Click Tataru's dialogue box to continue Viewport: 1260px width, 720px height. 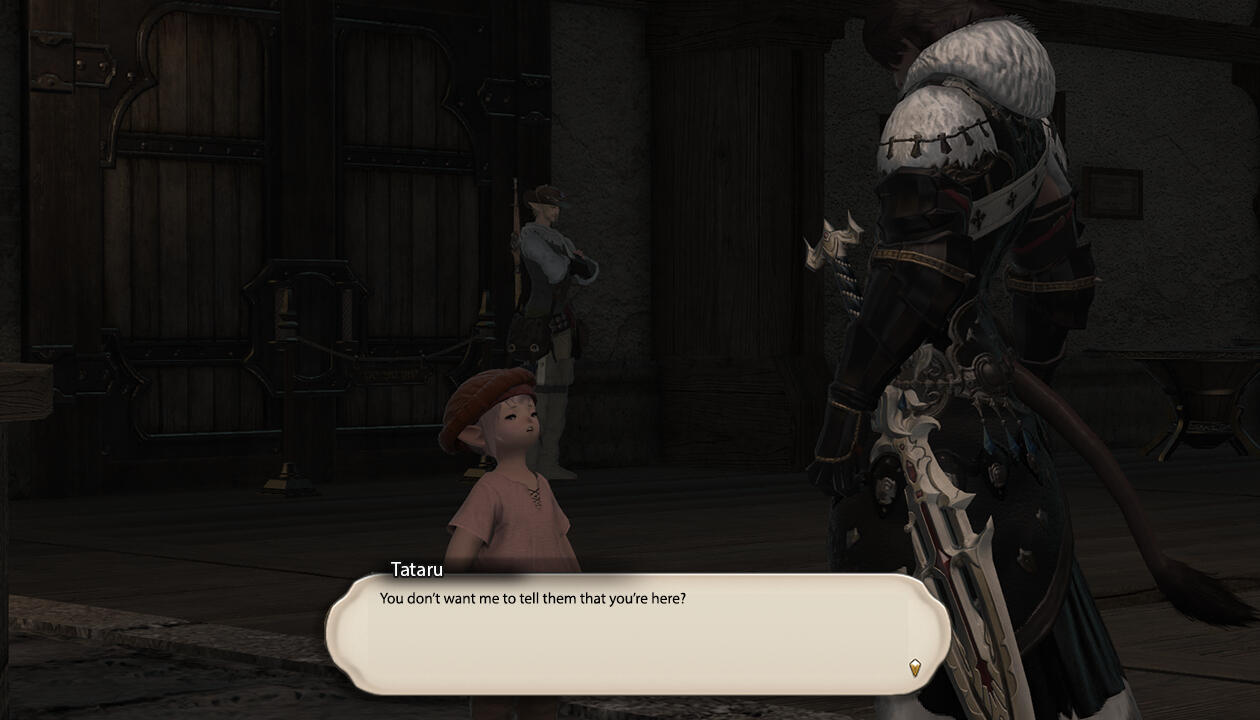(x=636, y=635)
